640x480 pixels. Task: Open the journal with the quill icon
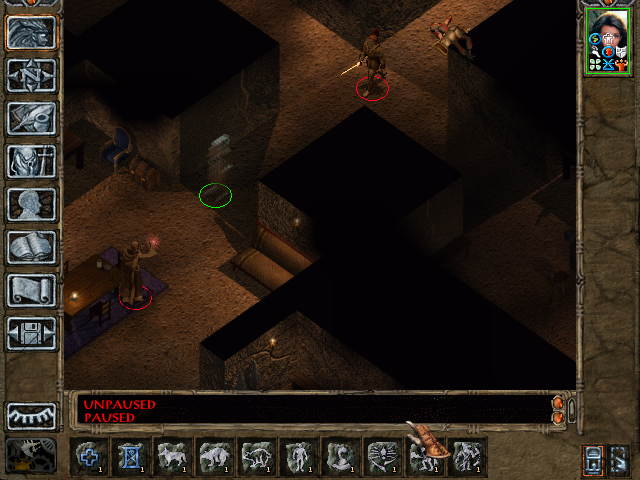(x=32, y=118)
